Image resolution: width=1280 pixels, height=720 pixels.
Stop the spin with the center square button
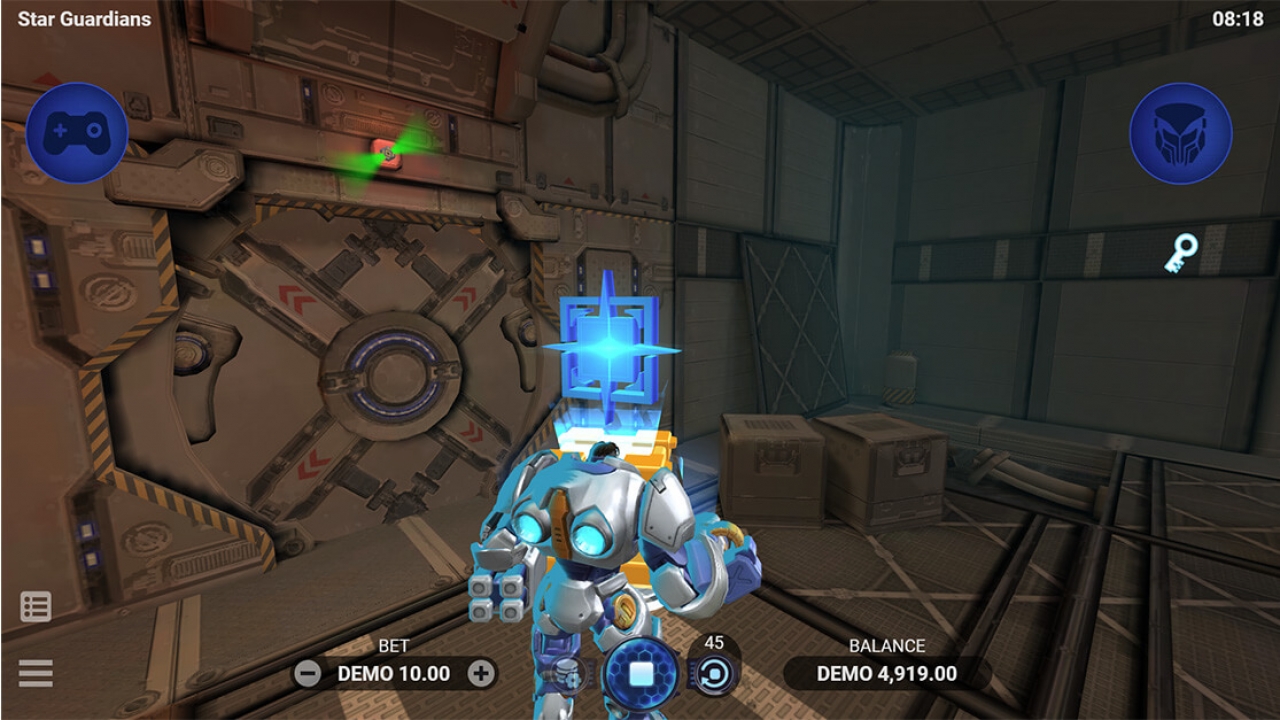point(641,673)
